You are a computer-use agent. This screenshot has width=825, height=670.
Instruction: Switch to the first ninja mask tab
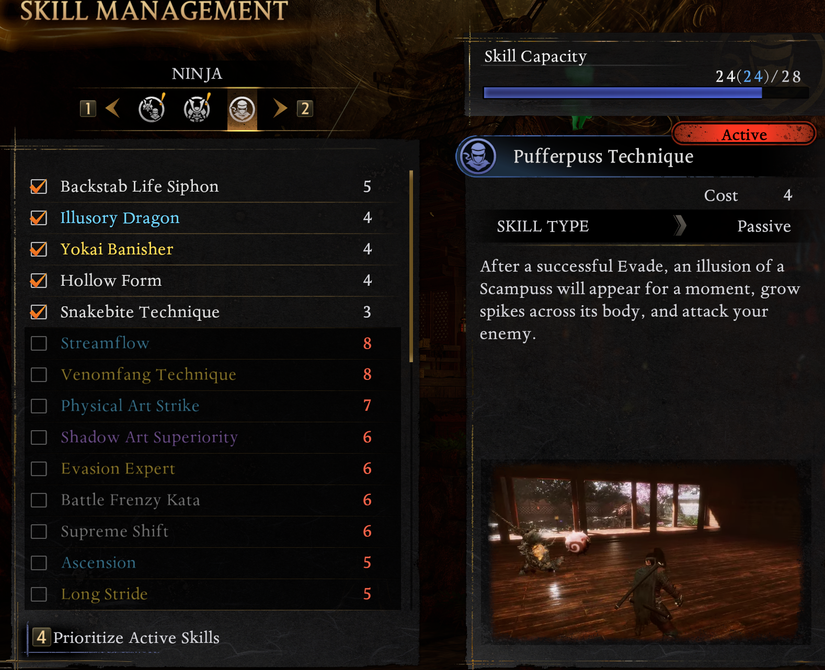(152, 108)
